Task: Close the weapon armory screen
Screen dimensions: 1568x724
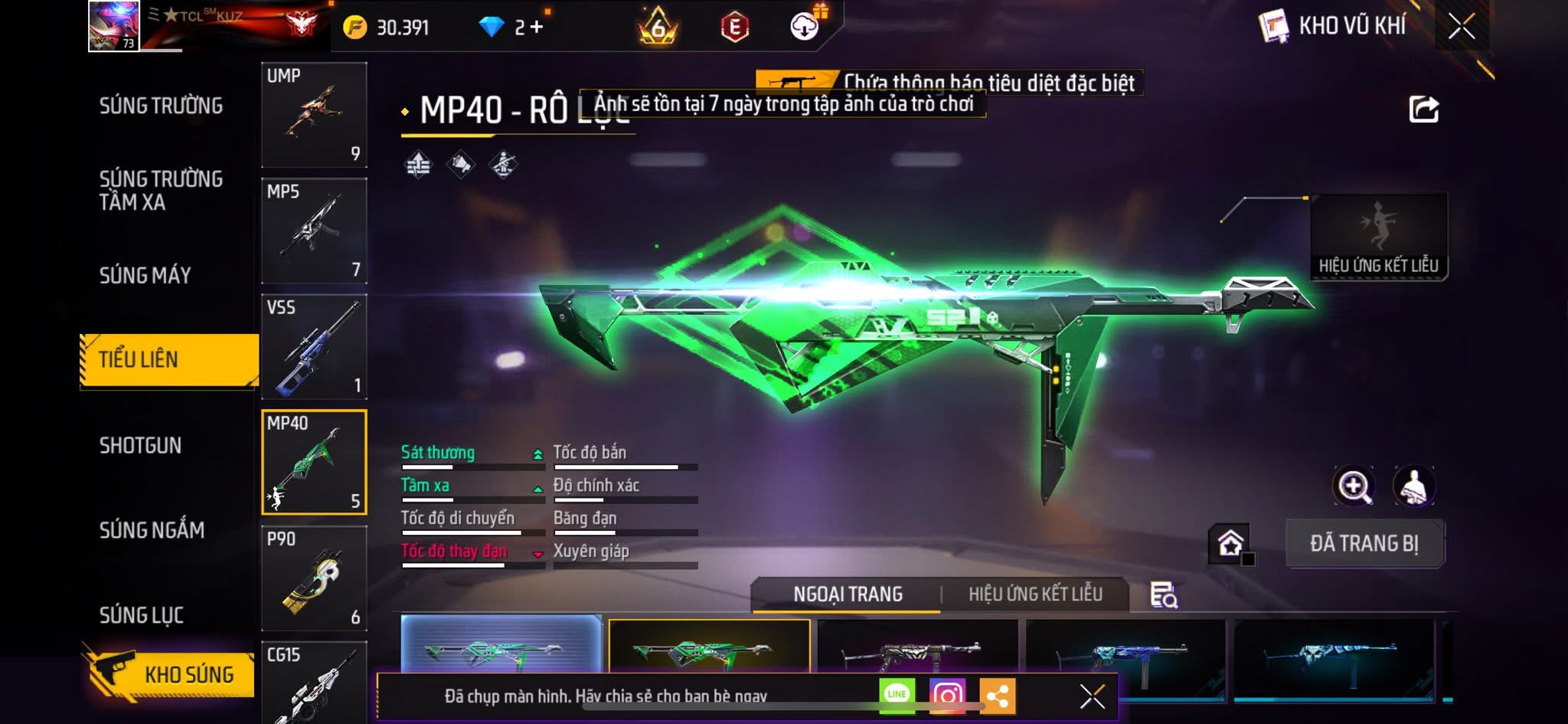Action: click(1461, 27)
